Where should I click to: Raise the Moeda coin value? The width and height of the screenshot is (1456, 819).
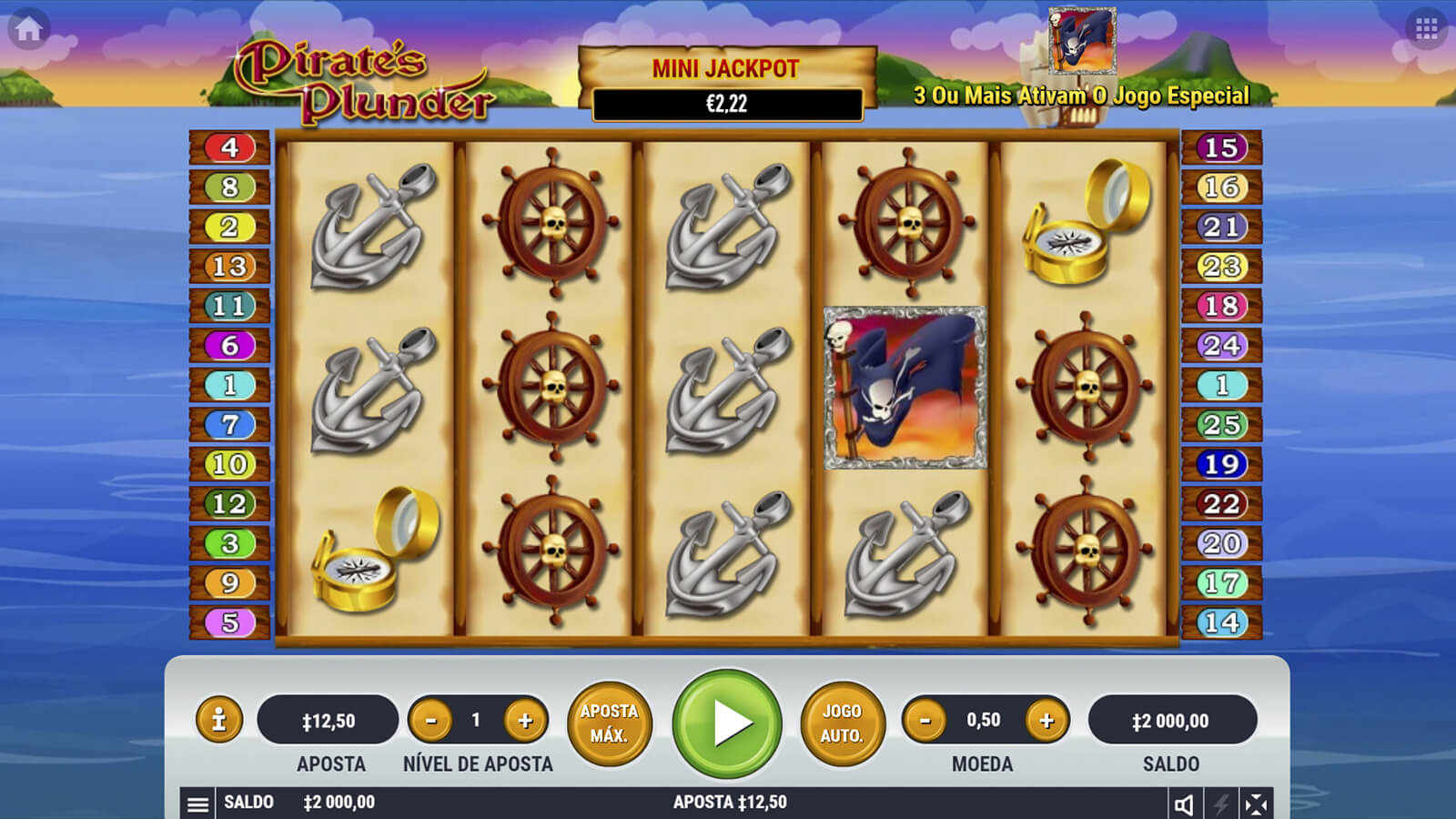pyautogui.click(x=1046, y=721)
